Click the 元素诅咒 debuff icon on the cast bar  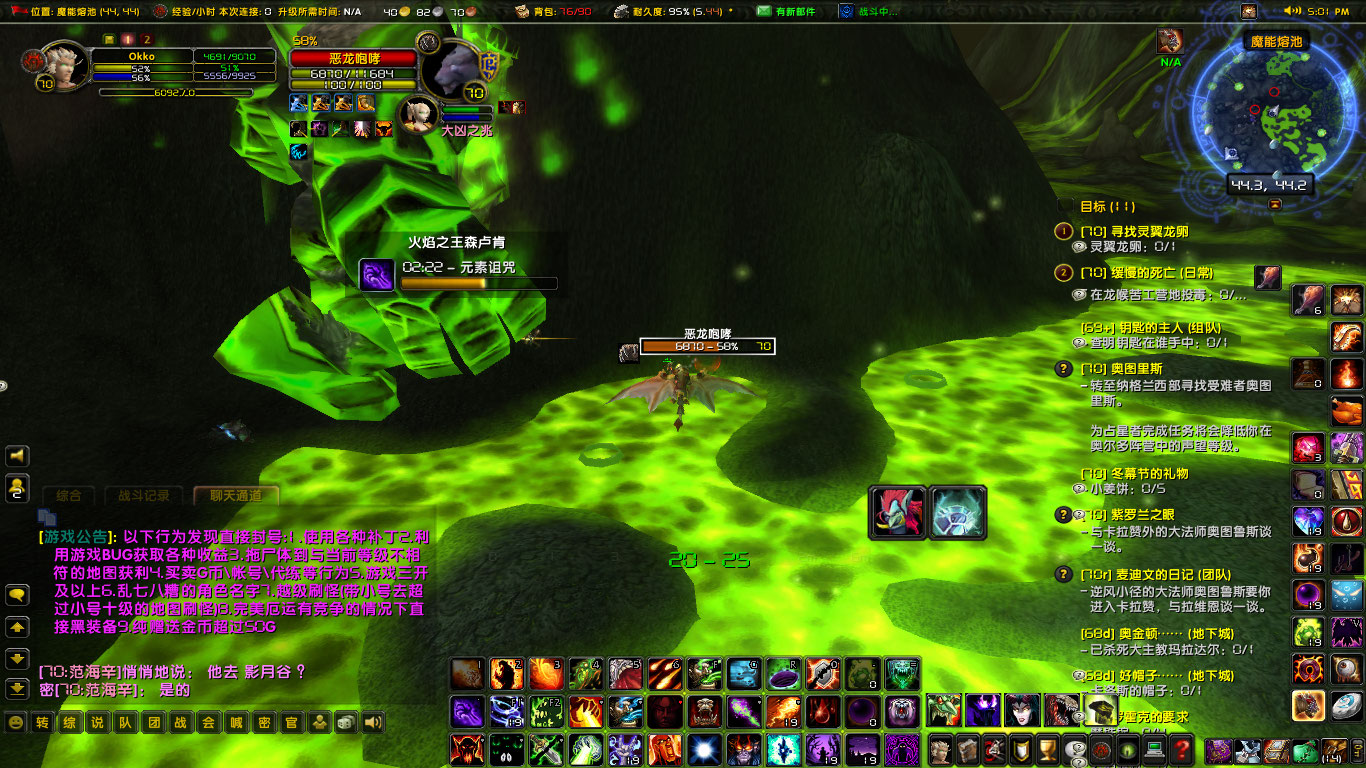pos(378,274)
